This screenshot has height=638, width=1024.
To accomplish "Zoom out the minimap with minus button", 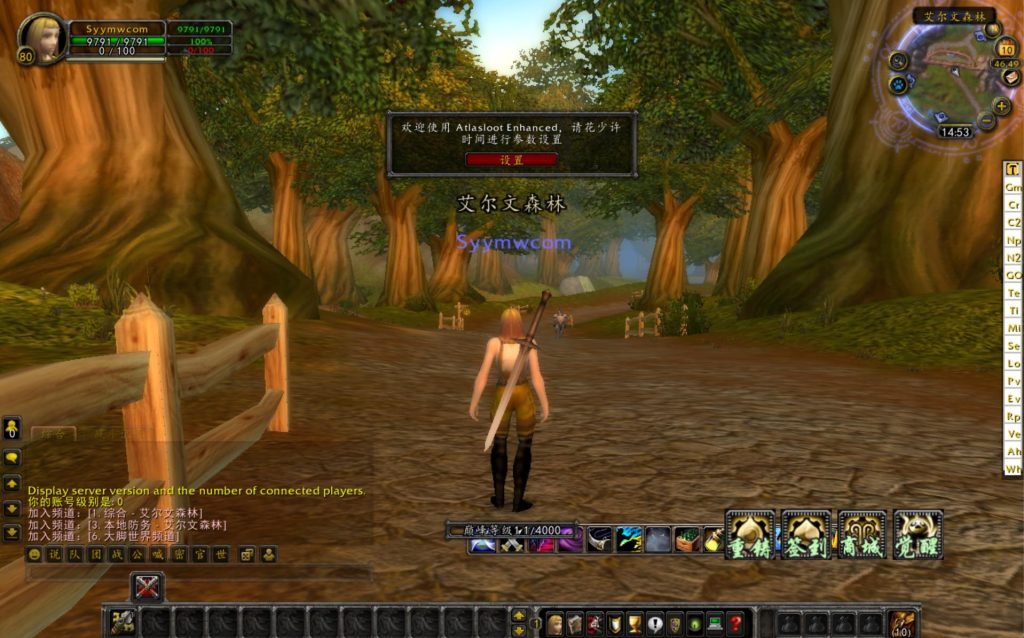I will point(986,121).
